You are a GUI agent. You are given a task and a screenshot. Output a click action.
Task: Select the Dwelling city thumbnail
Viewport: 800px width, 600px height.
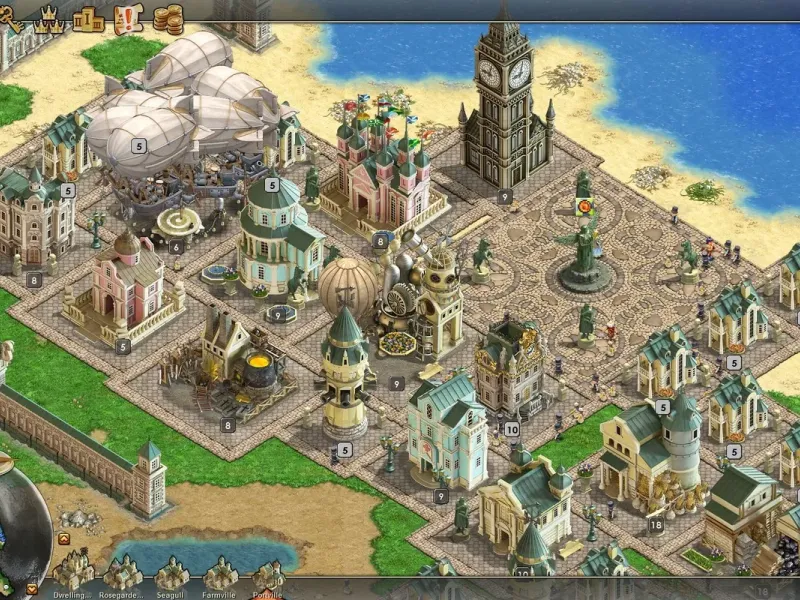click(x=72, y=572)
